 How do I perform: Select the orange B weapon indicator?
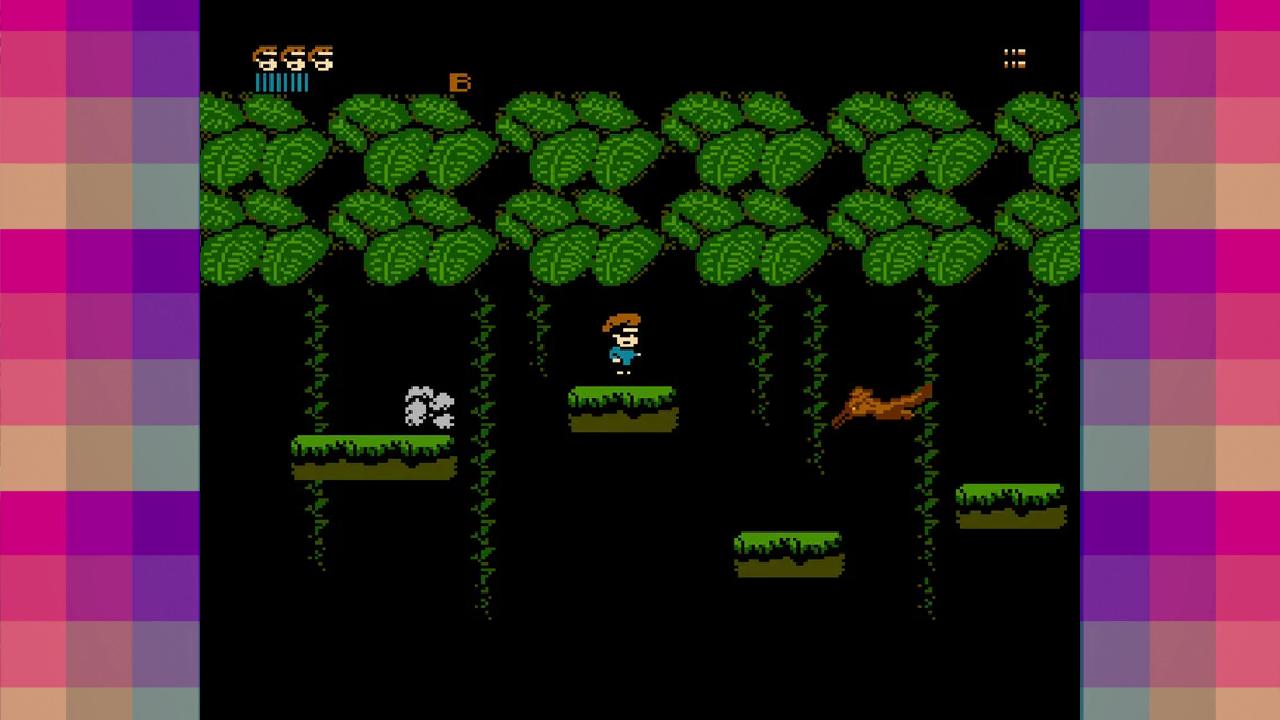[x=461, y=83]
